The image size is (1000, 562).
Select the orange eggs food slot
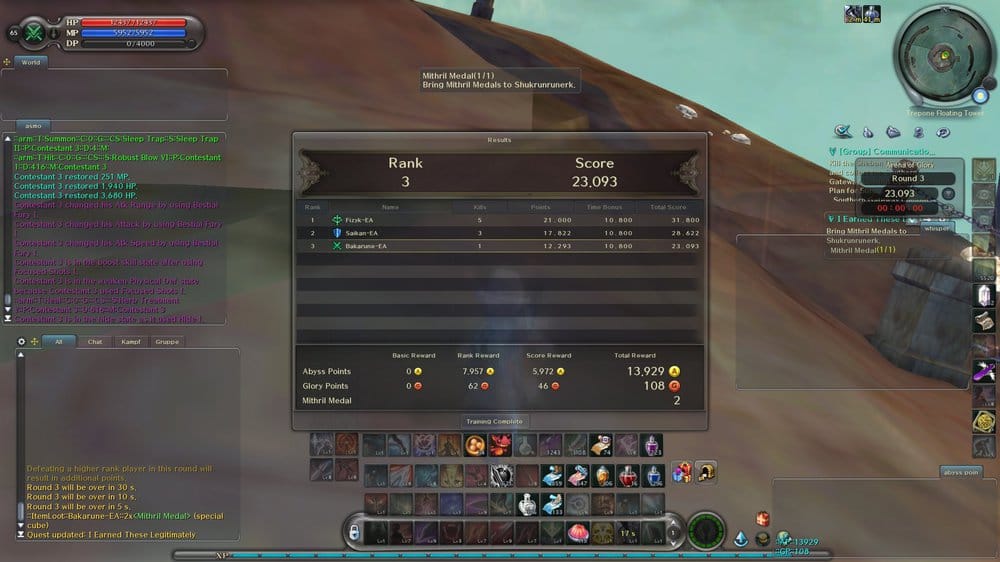[475, 445]
